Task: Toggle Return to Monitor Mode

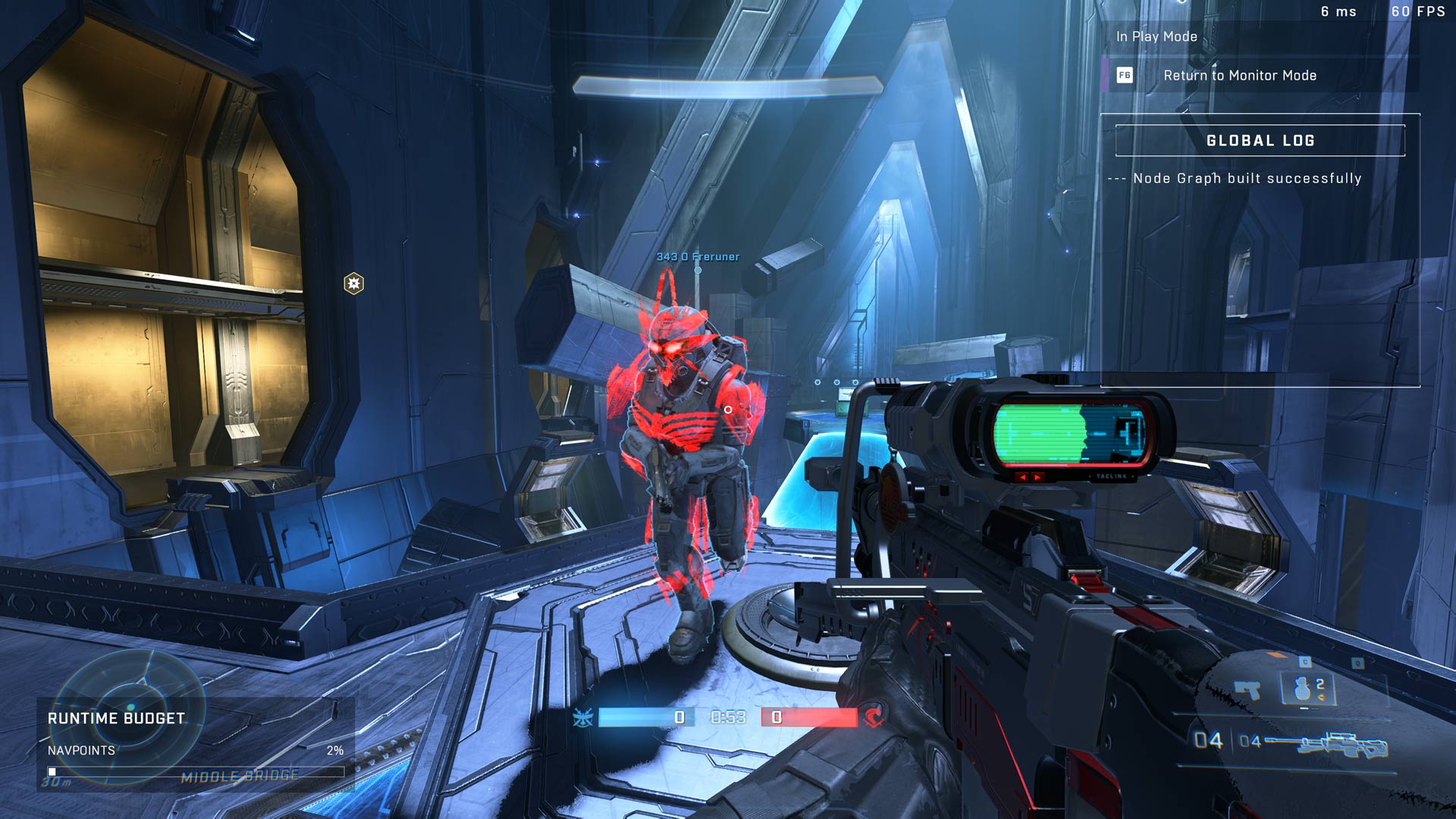Action: coord(1239,75)
